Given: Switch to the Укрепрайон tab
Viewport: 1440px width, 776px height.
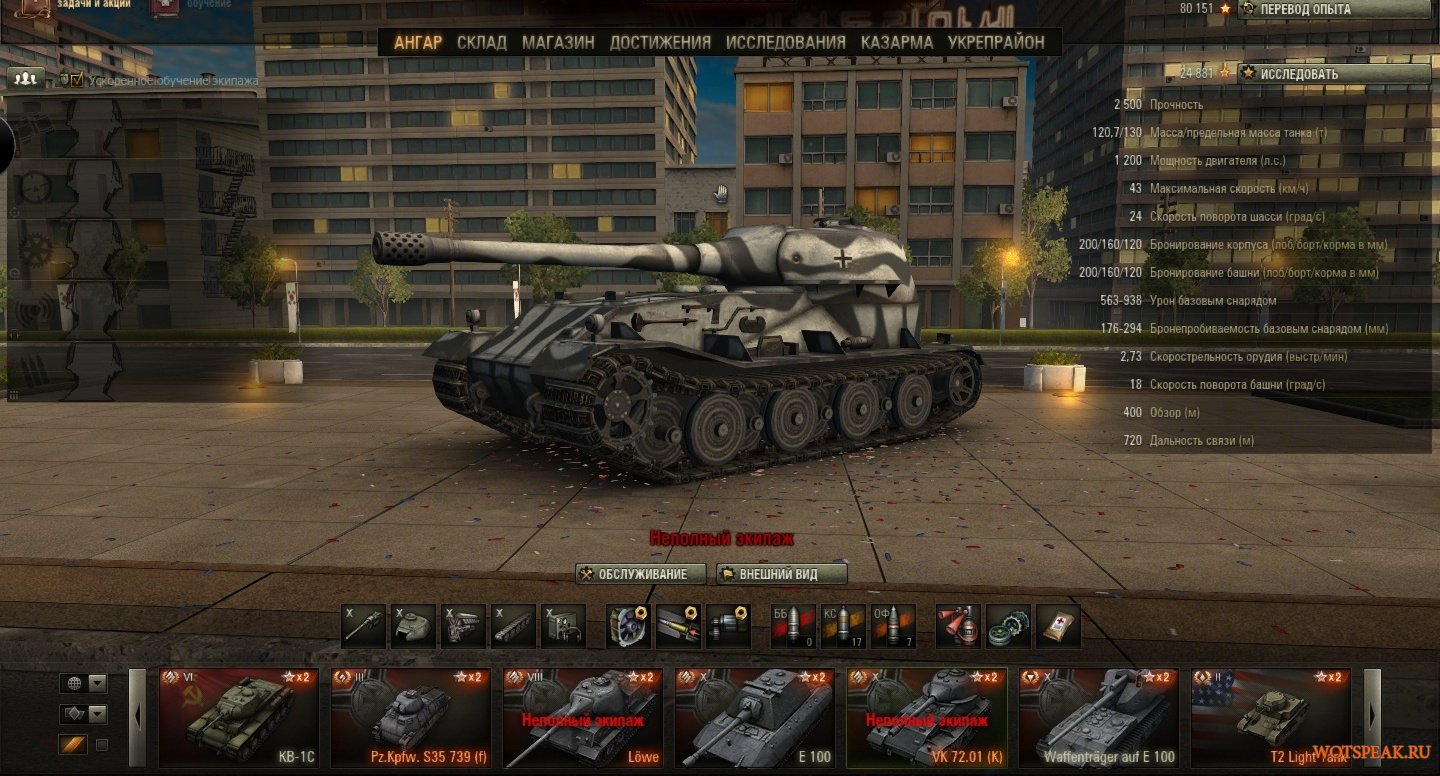Looking at the screenshot, I should pos(996,42).
